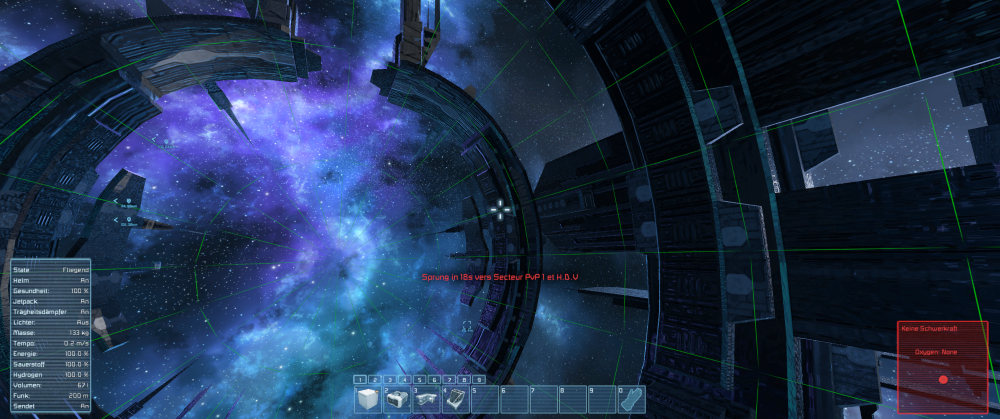
Task: Switch to toolbar page 5
Action: [x=420, y=380]
